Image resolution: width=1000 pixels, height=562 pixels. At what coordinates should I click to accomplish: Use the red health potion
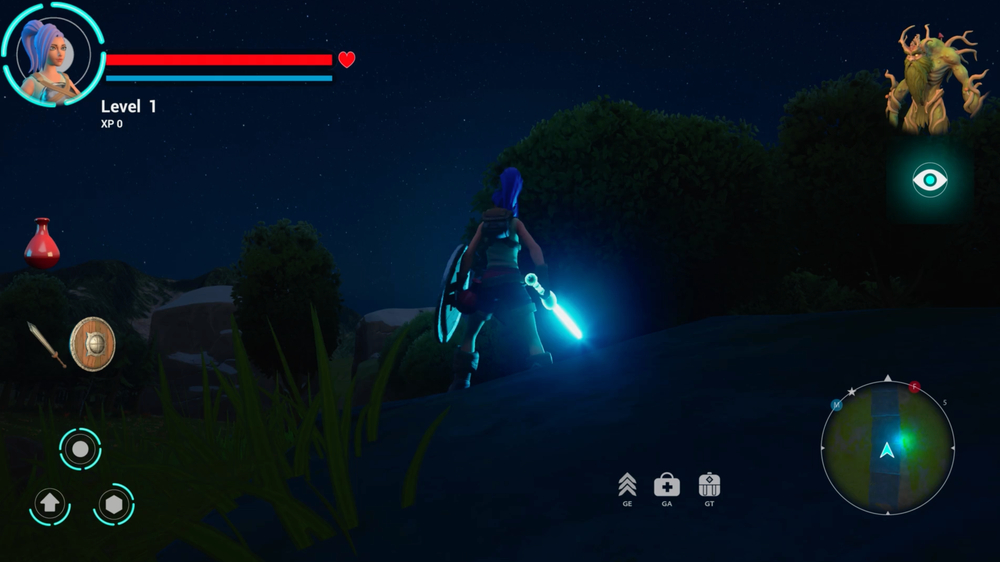point(41,244)
